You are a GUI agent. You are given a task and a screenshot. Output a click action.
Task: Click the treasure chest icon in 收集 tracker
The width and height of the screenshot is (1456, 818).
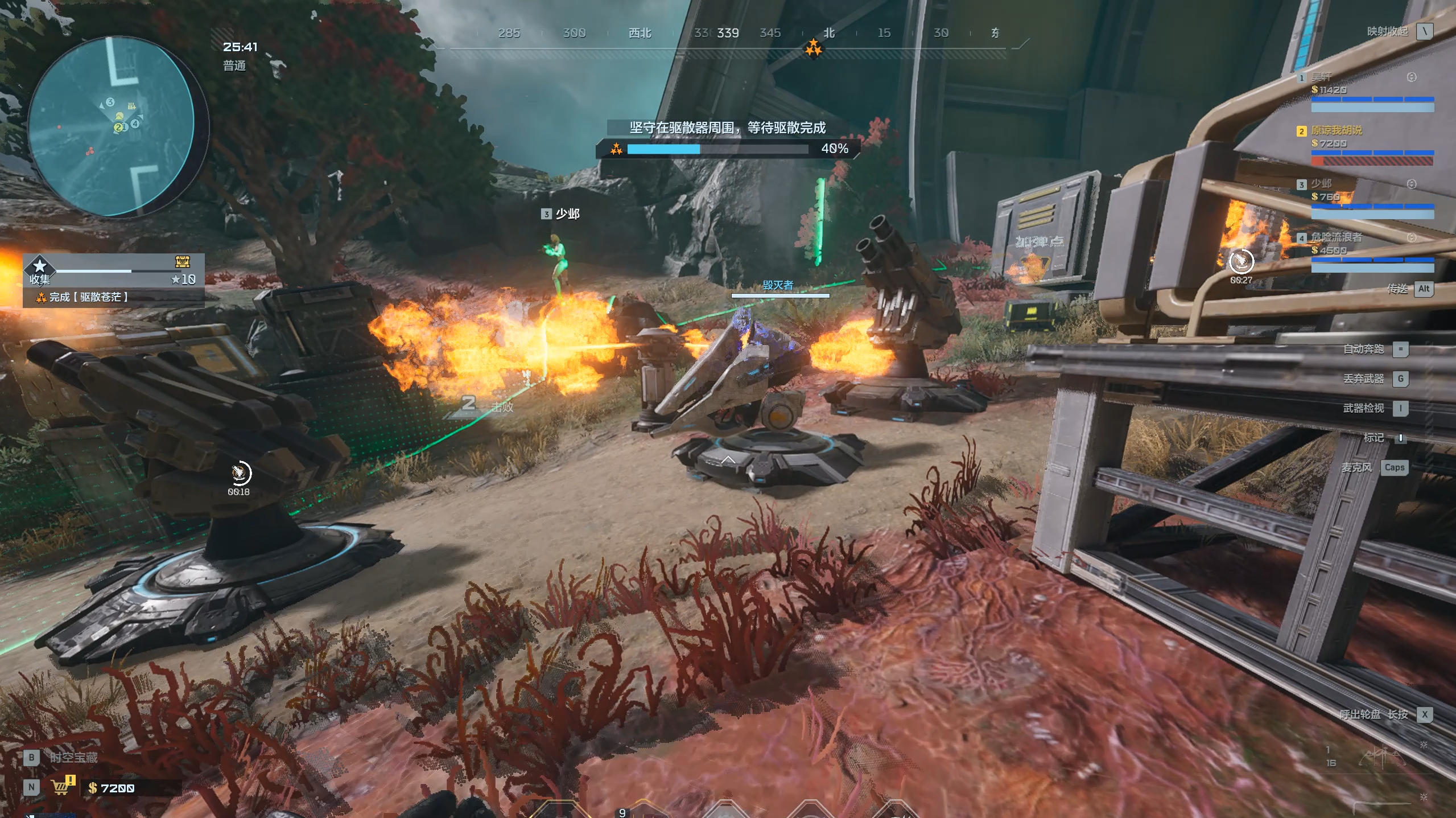(x=182, y=262)
